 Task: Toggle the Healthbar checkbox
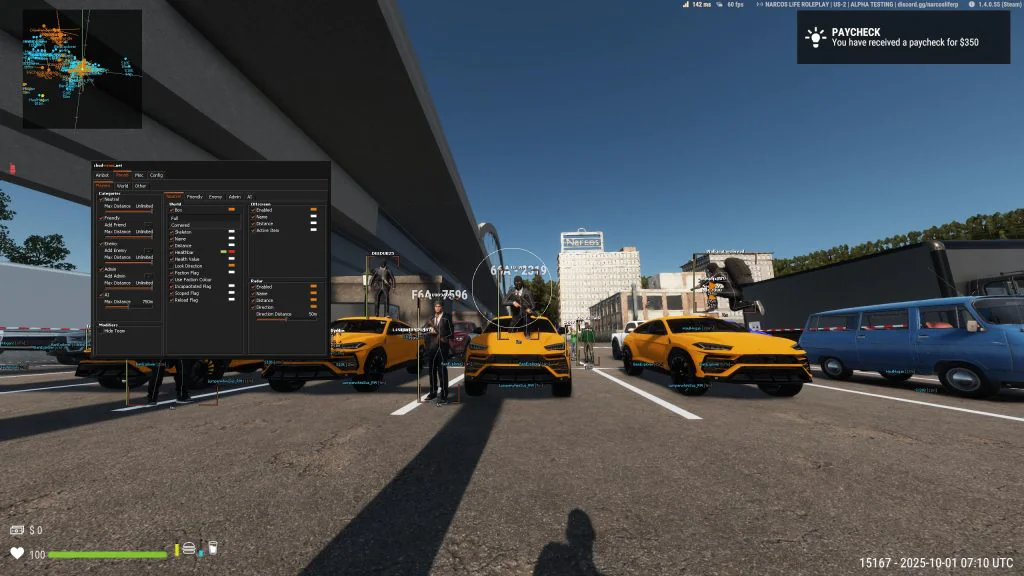pos(169,252)
